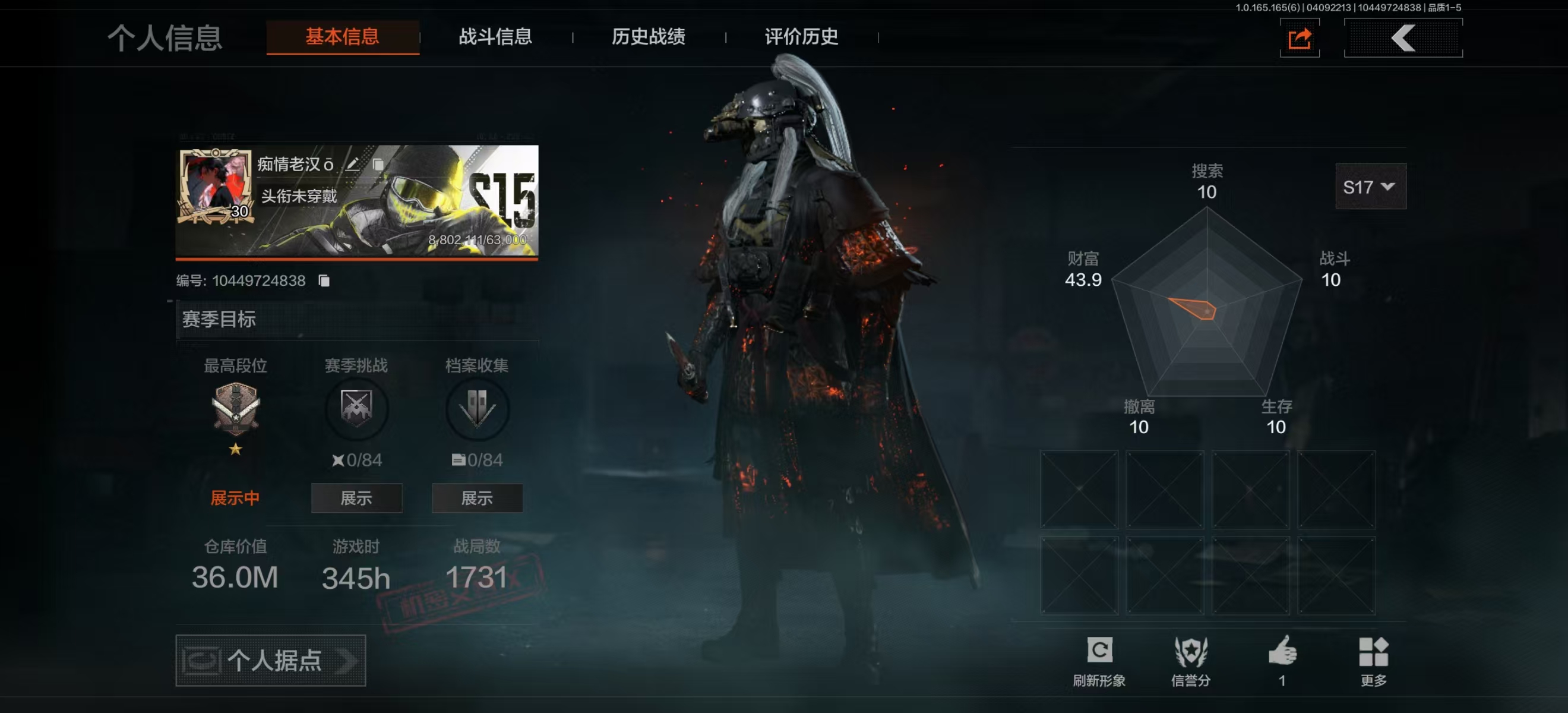The width and height of the screenshot is (1568, 713).
Task: Click the player avatar portrait
Action: (214, 186)
